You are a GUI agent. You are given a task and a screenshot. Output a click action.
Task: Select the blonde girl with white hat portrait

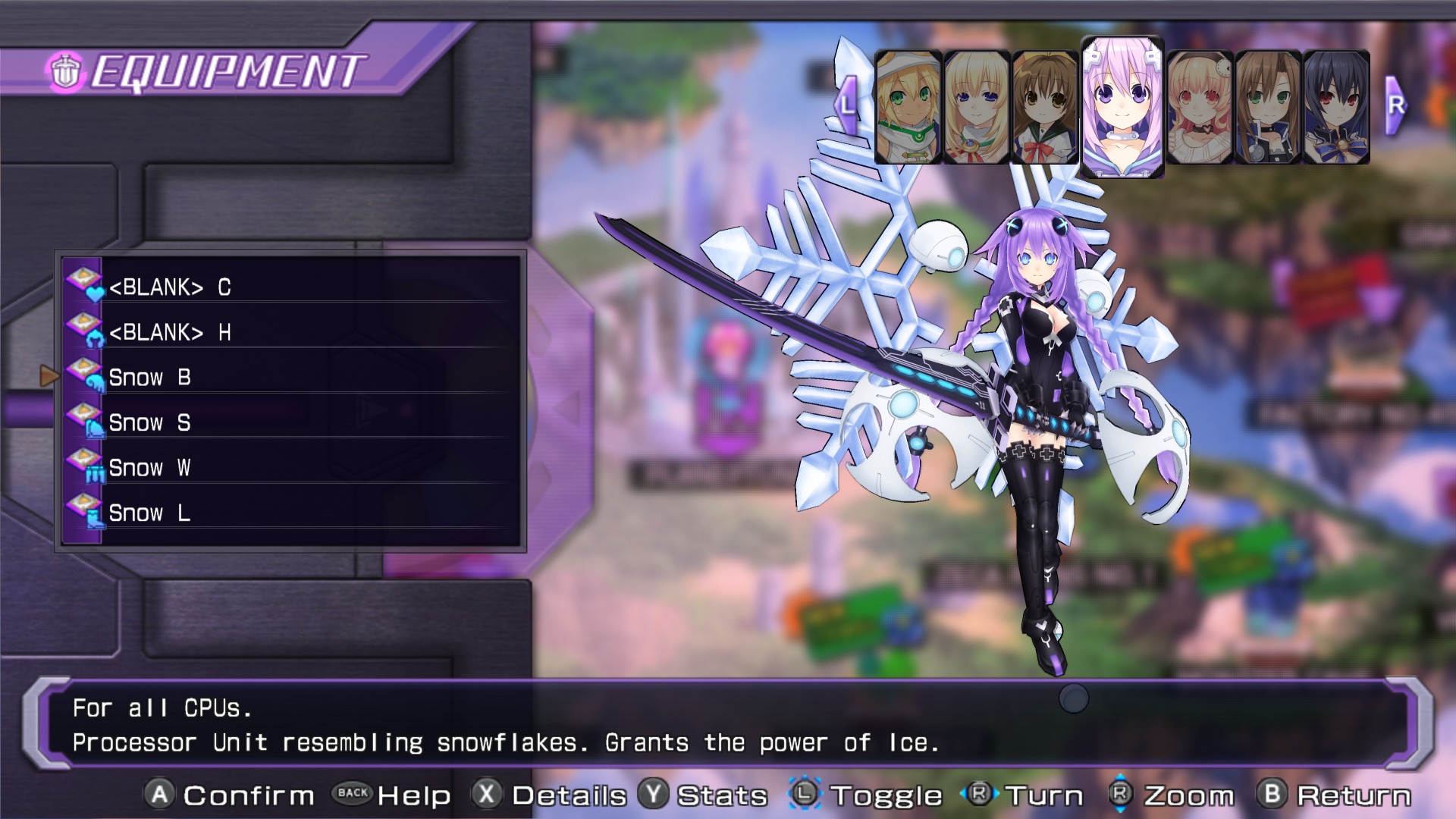tap(908, 108)
